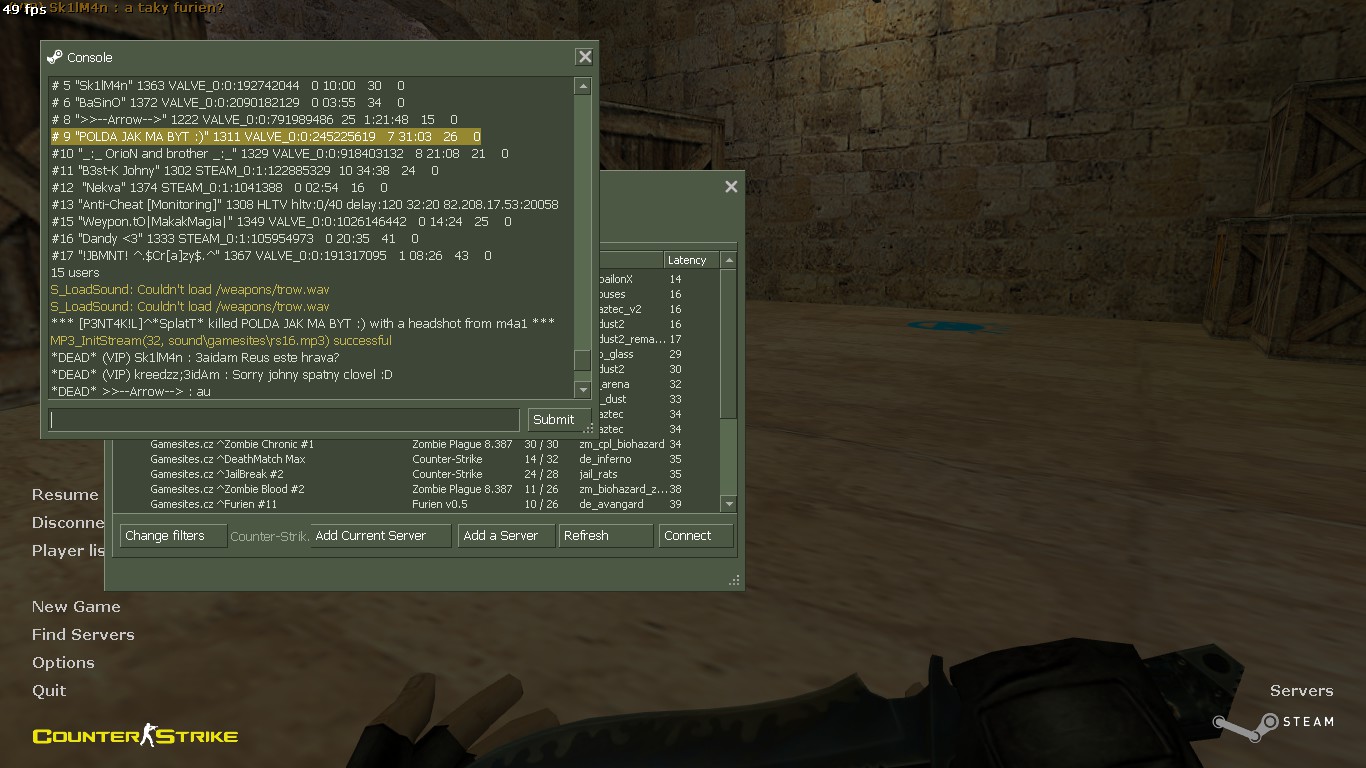The width and height of the screenshot is (1366, 768).
Task: Choose the Gamesites.cz JailBreak #2 server
Action: (217, 474)
